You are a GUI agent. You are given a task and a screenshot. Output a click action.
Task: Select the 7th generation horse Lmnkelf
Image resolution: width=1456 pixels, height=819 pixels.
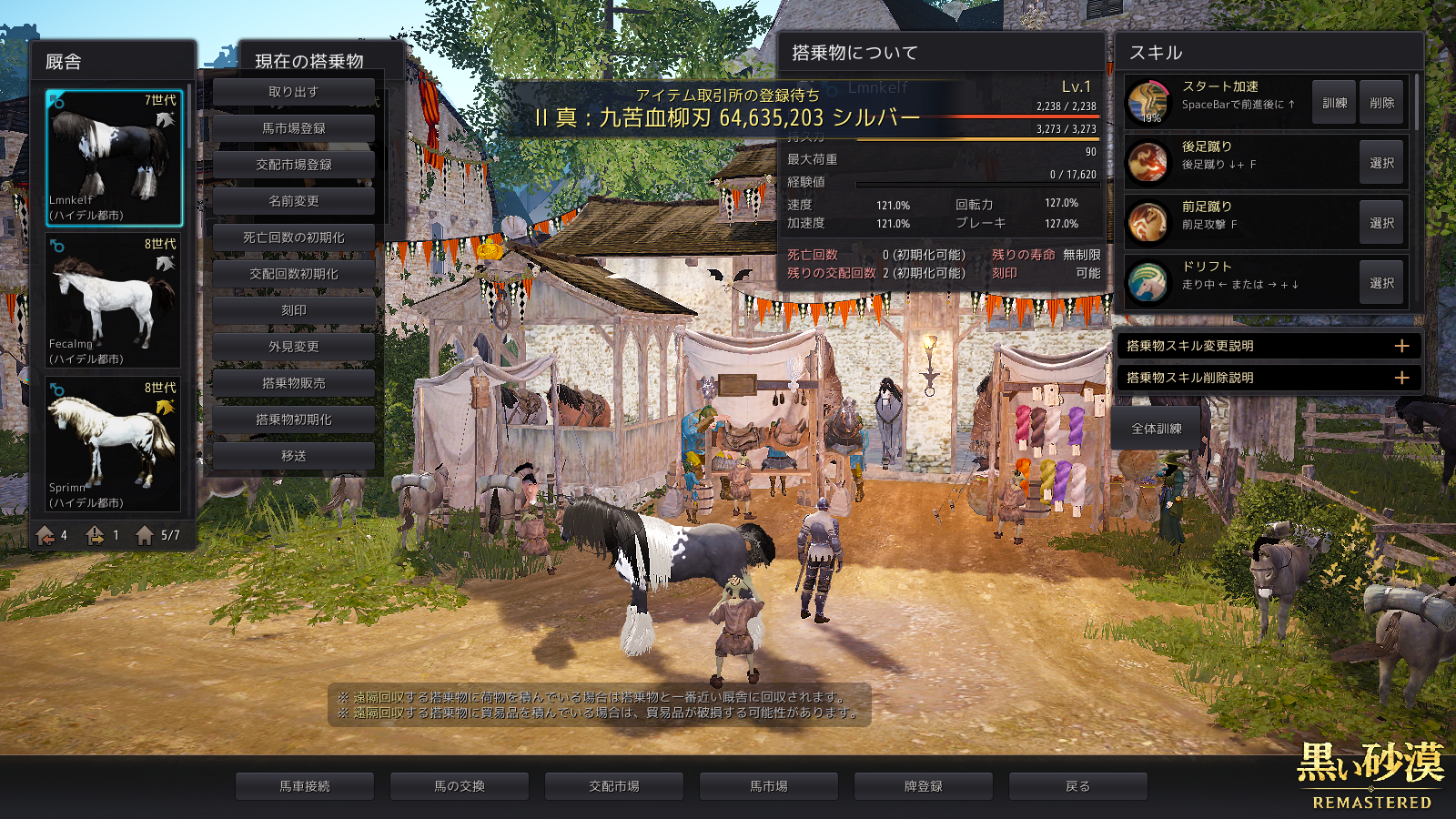[x=114, y=157]
